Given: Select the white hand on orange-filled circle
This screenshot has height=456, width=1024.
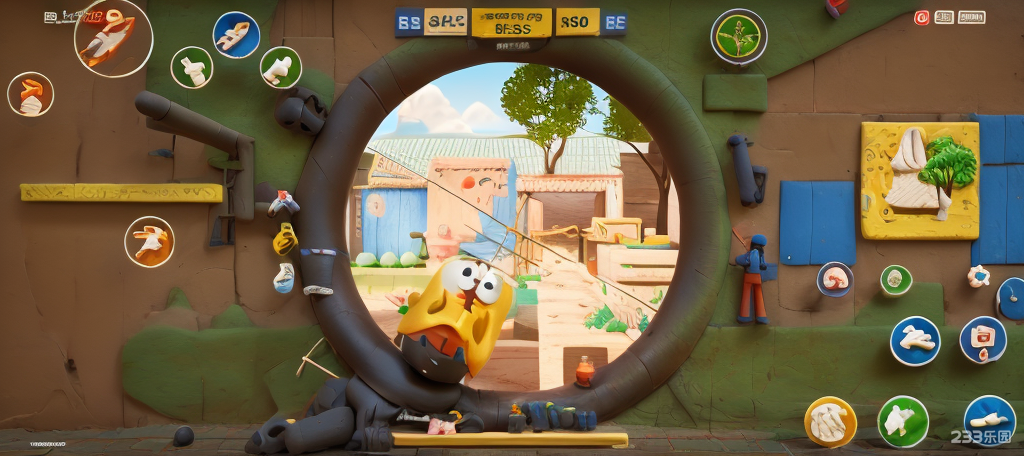Looking at the screenshot, I should click(x=150, y=242).
